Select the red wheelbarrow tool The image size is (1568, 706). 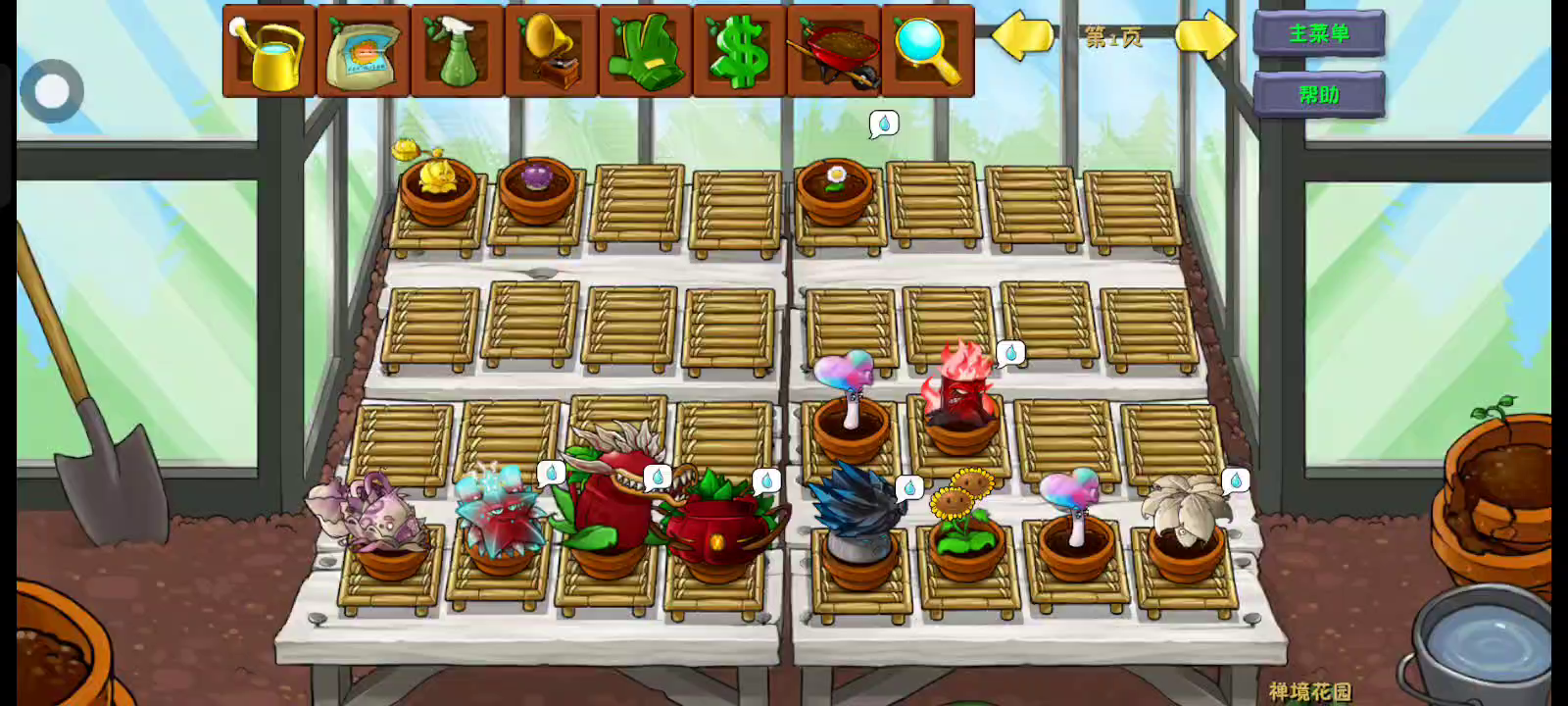833,51
